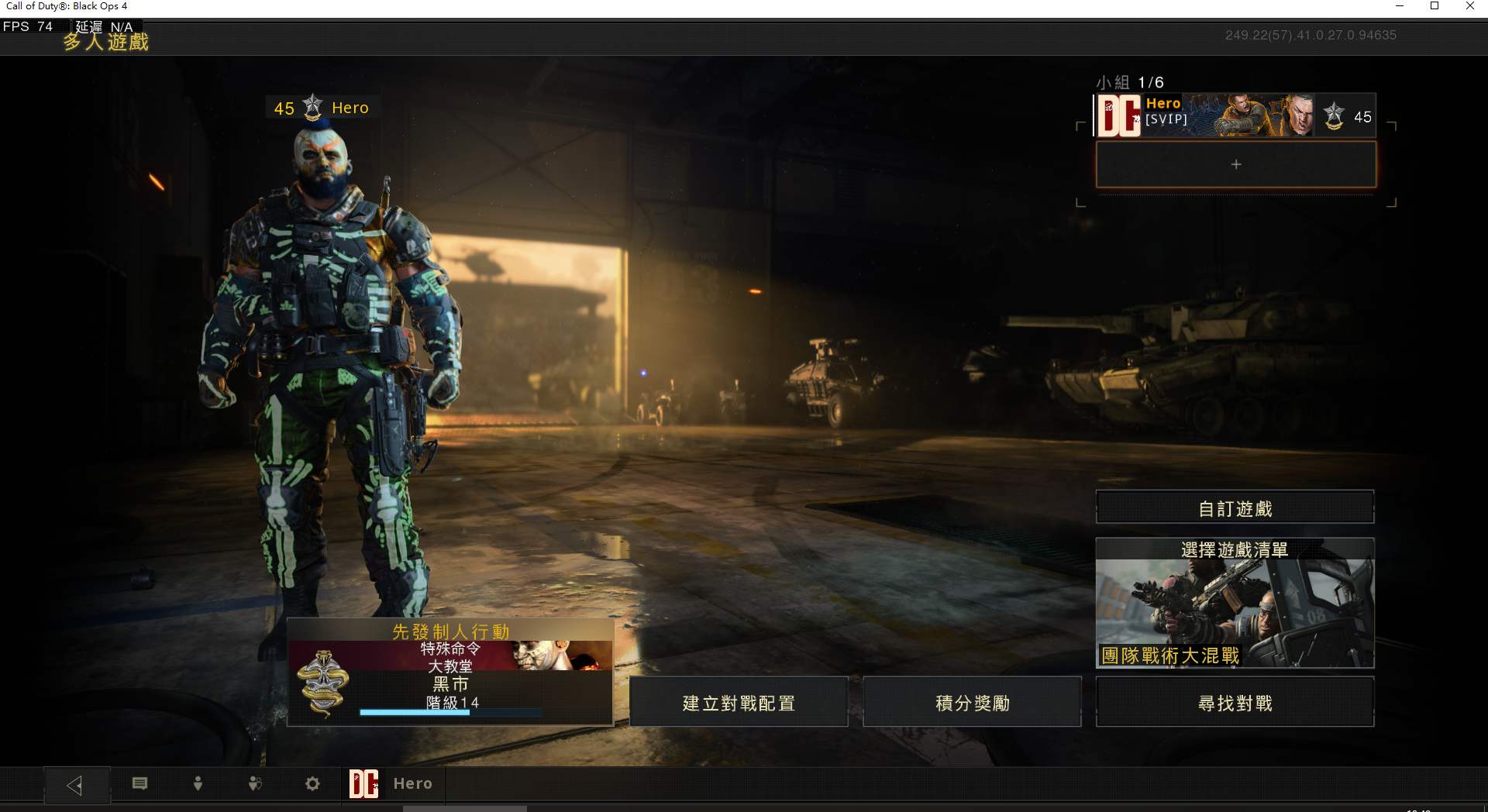1488x812 pixels.
Task: Open the chat speech bubble icon
Action: tap(140, 783)
